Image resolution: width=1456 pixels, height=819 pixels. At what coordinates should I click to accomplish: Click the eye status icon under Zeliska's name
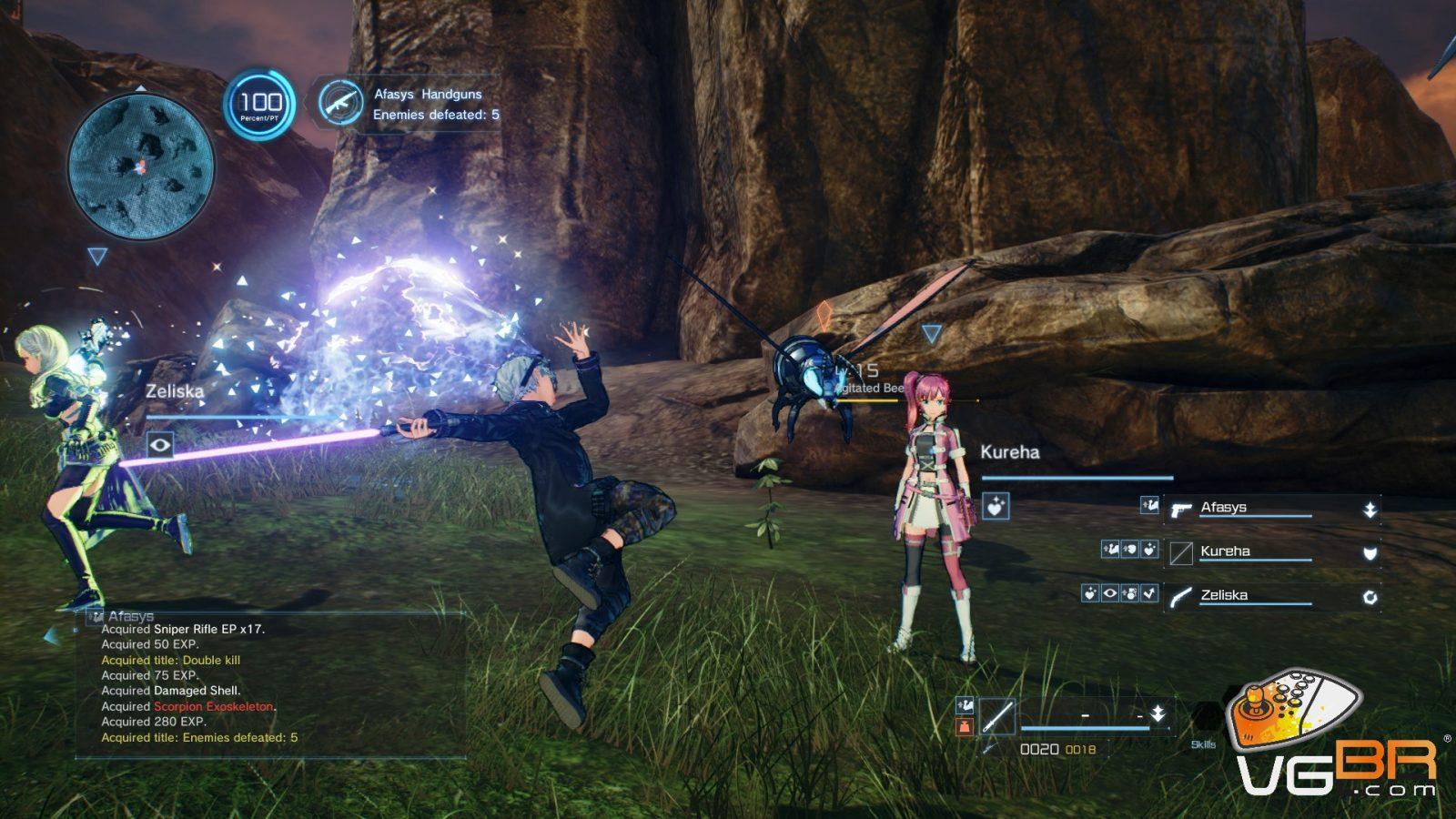[160, 444]
